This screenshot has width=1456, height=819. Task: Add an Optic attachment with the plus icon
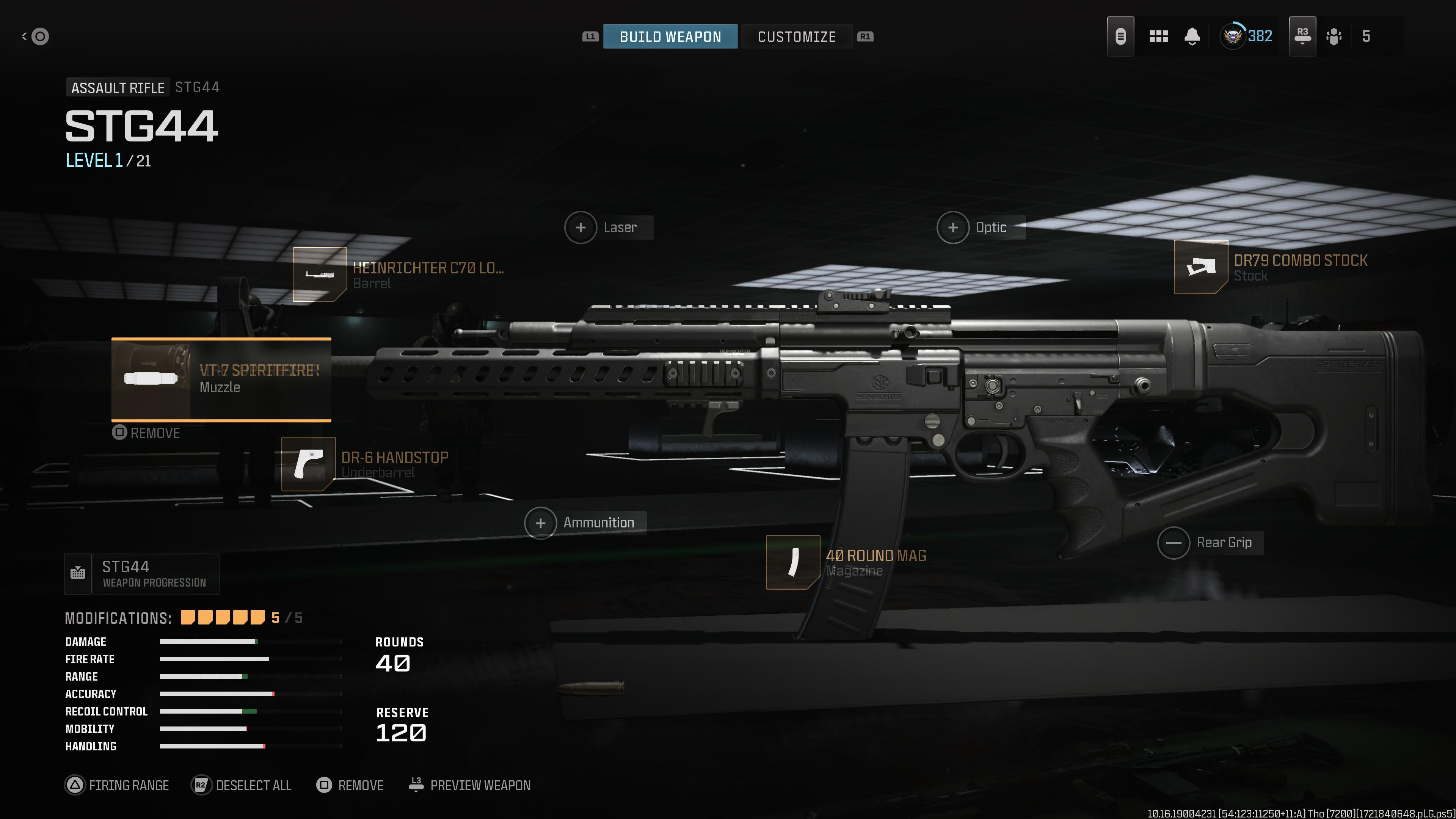click(954, 227)
